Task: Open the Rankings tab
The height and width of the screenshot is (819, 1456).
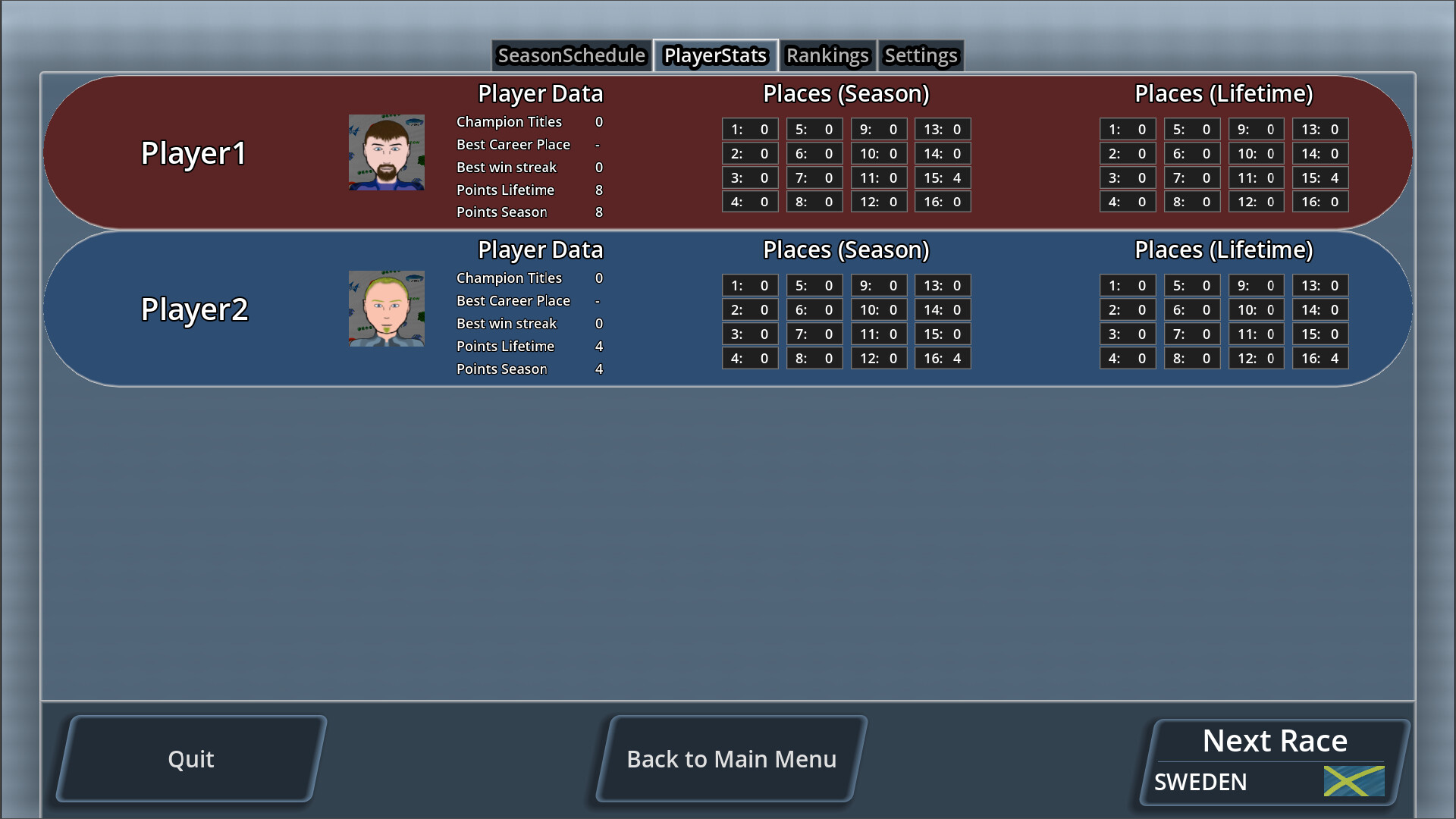Action: [x=827, y=55]
